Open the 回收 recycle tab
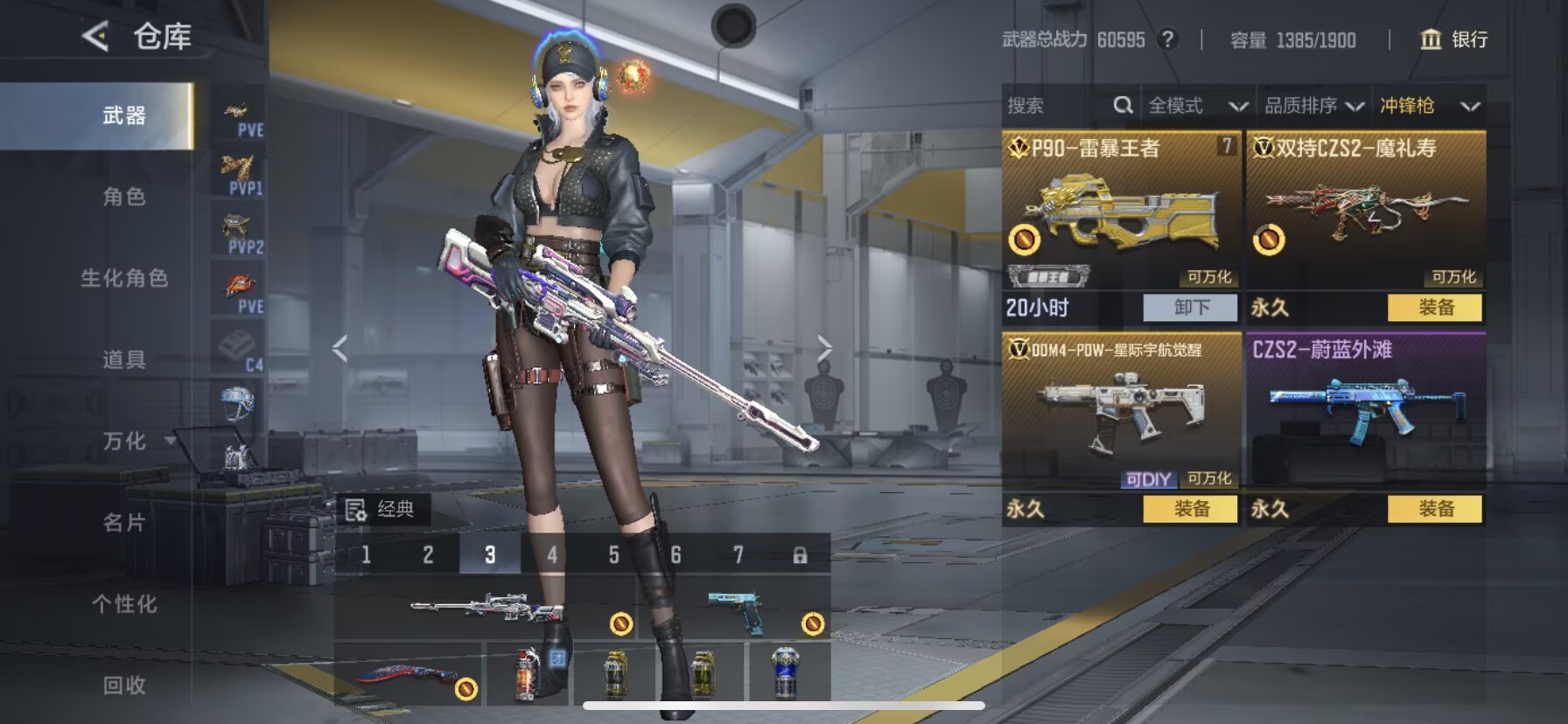Viewport: 1568px width, 724px height. pos(124,685)
